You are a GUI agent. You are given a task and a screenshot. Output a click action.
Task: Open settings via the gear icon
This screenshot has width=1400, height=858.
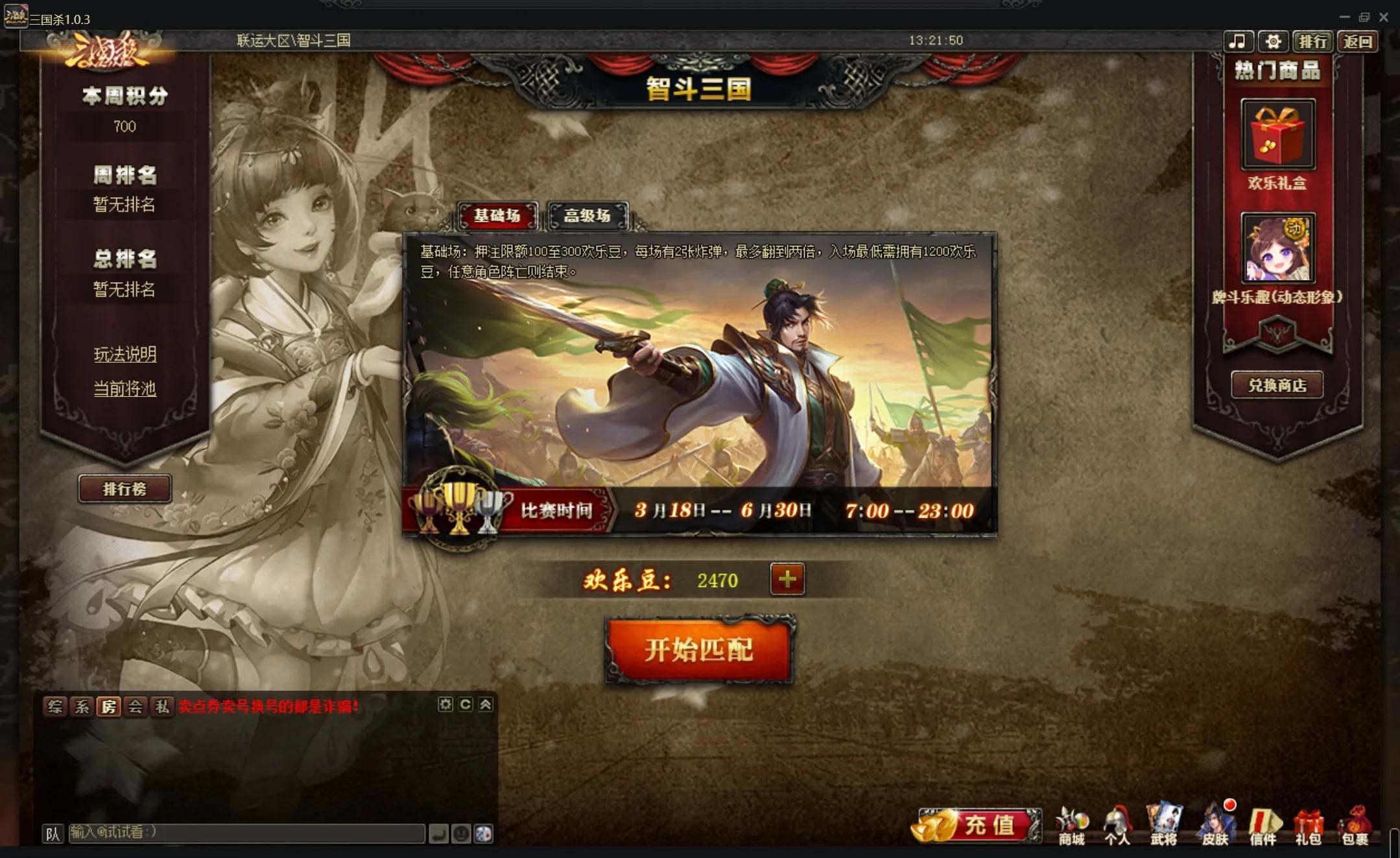pyautogui.click(x=1274, y=41)
